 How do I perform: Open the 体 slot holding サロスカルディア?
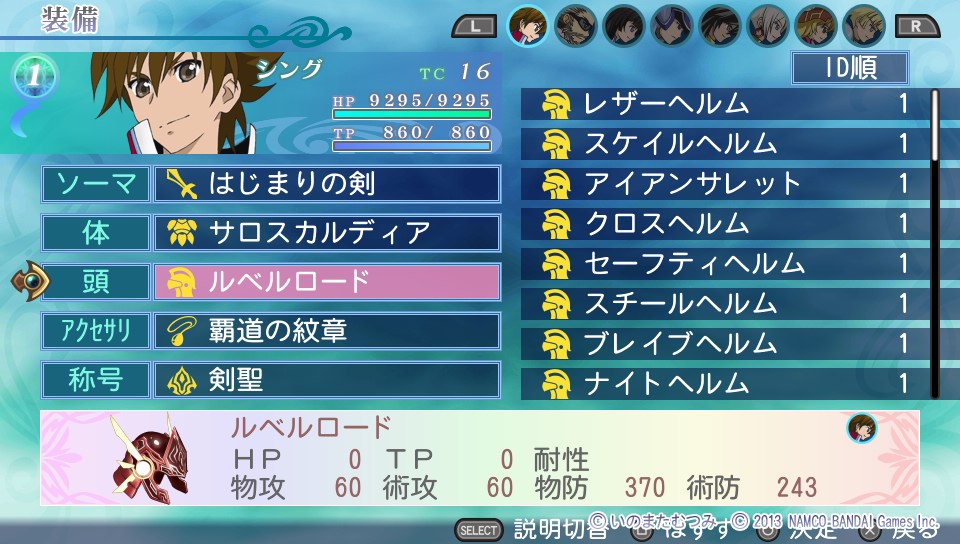click(x=327, y=233)
